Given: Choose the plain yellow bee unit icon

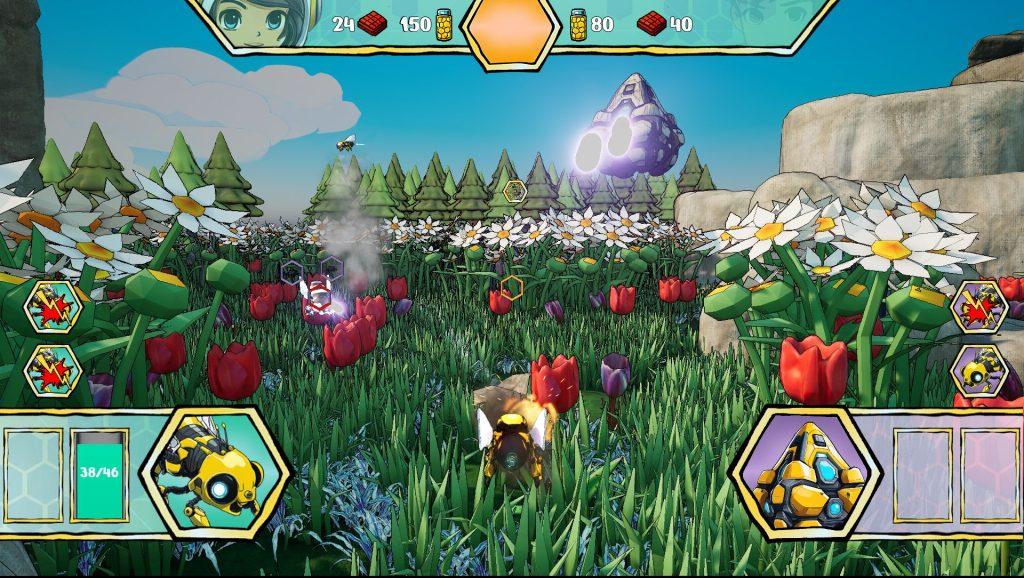Looking at the screenshot, I should click(978, 370).
